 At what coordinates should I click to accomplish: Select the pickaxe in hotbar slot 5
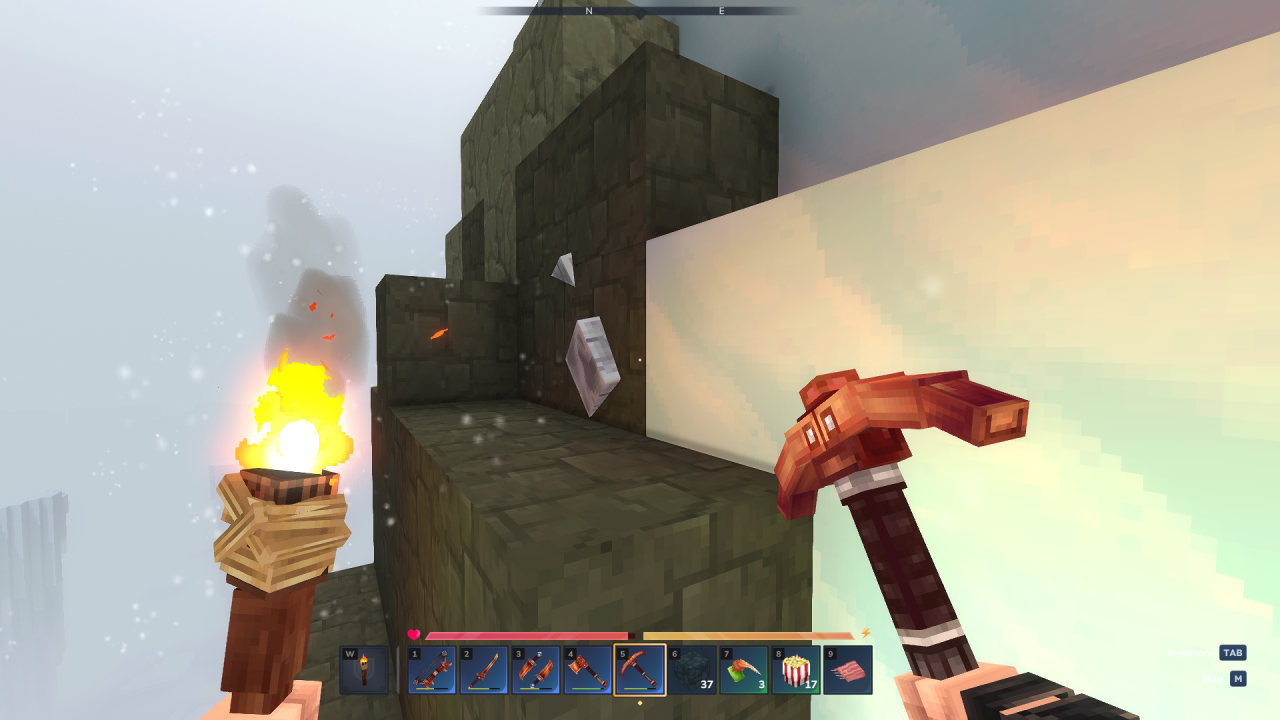point(638,668)
